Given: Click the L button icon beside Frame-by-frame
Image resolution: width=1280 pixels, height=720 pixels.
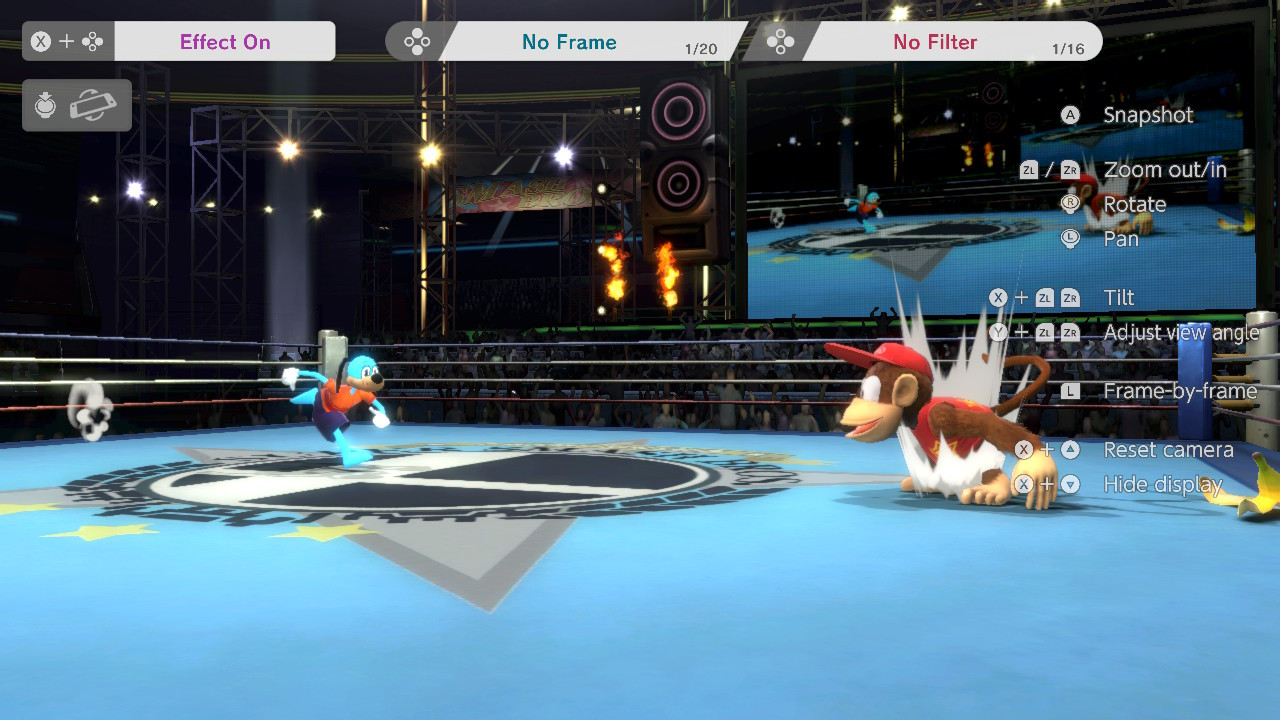Looking at the screenshot, I should coord(1071,391).
